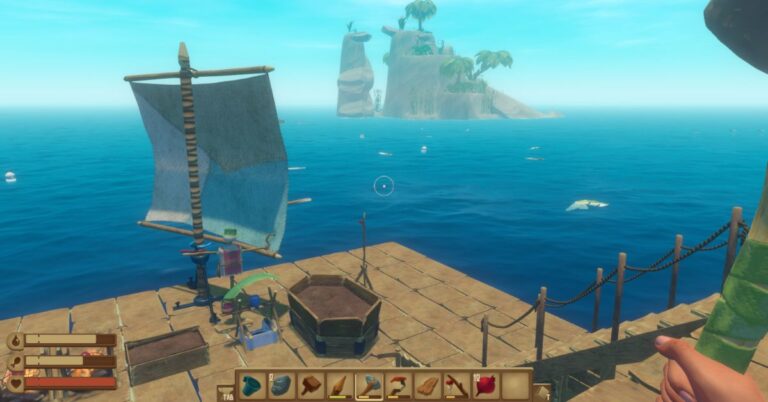The image size is (768, 402).
Task: Select the teal cup hotbar slot
Action: pyautogui.click(x=252, y=385)
